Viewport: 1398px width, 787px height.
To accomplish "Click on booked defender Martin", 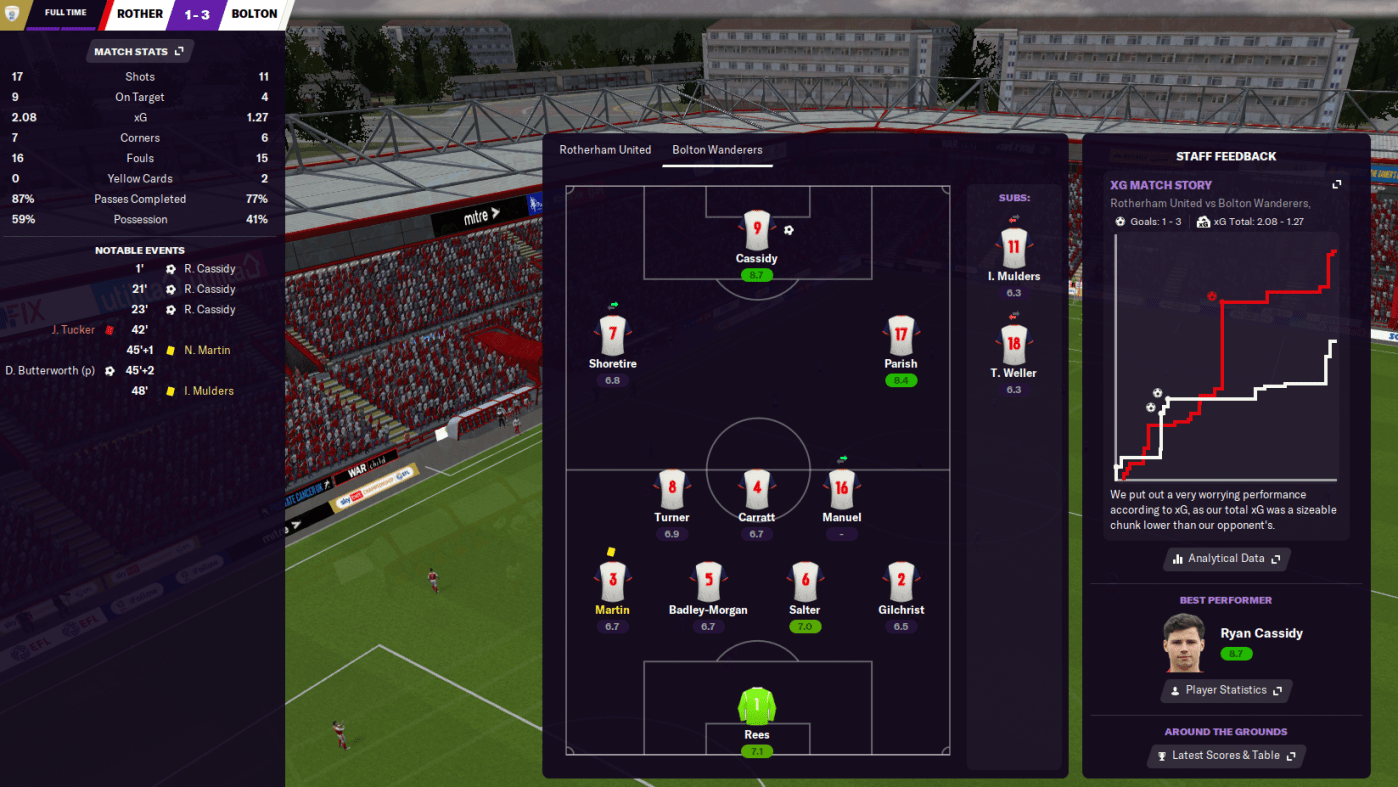I will point(612,581).
